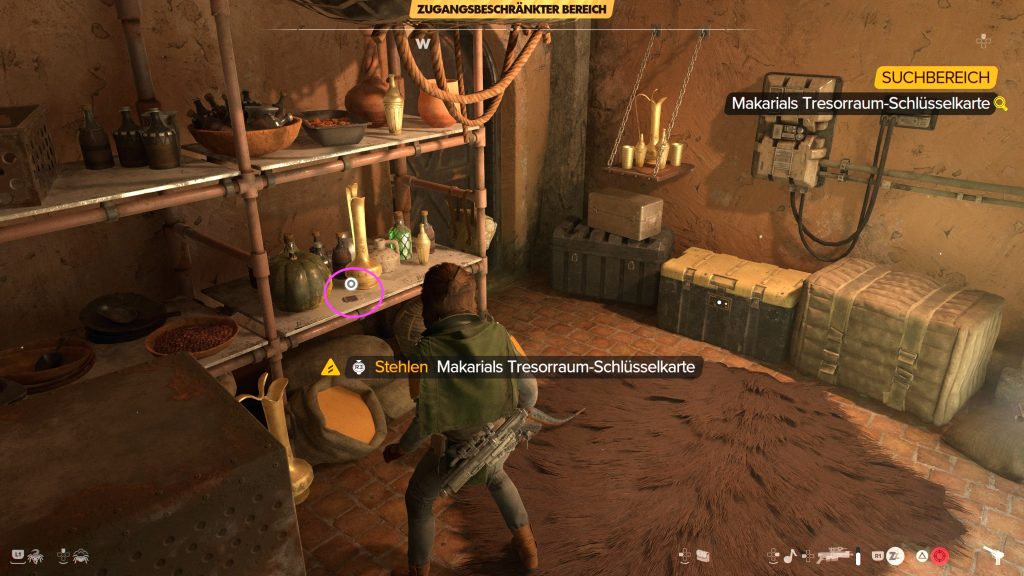Use the stun shot Z icon
Image resolution: width=1024 pixels, height=576 pixels.
[895, 554]
